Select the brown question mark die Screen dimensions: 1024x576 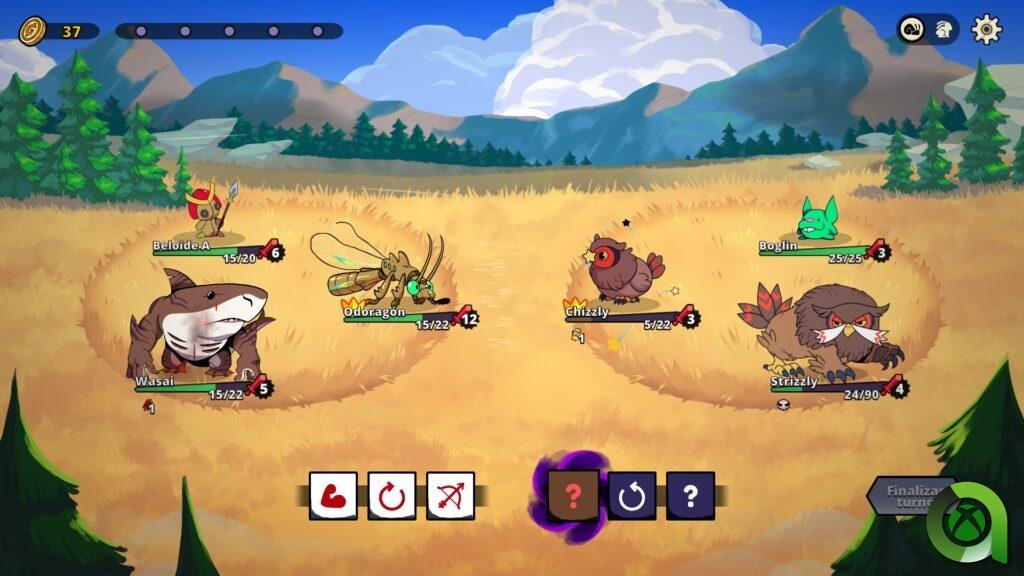click(573, 495)
